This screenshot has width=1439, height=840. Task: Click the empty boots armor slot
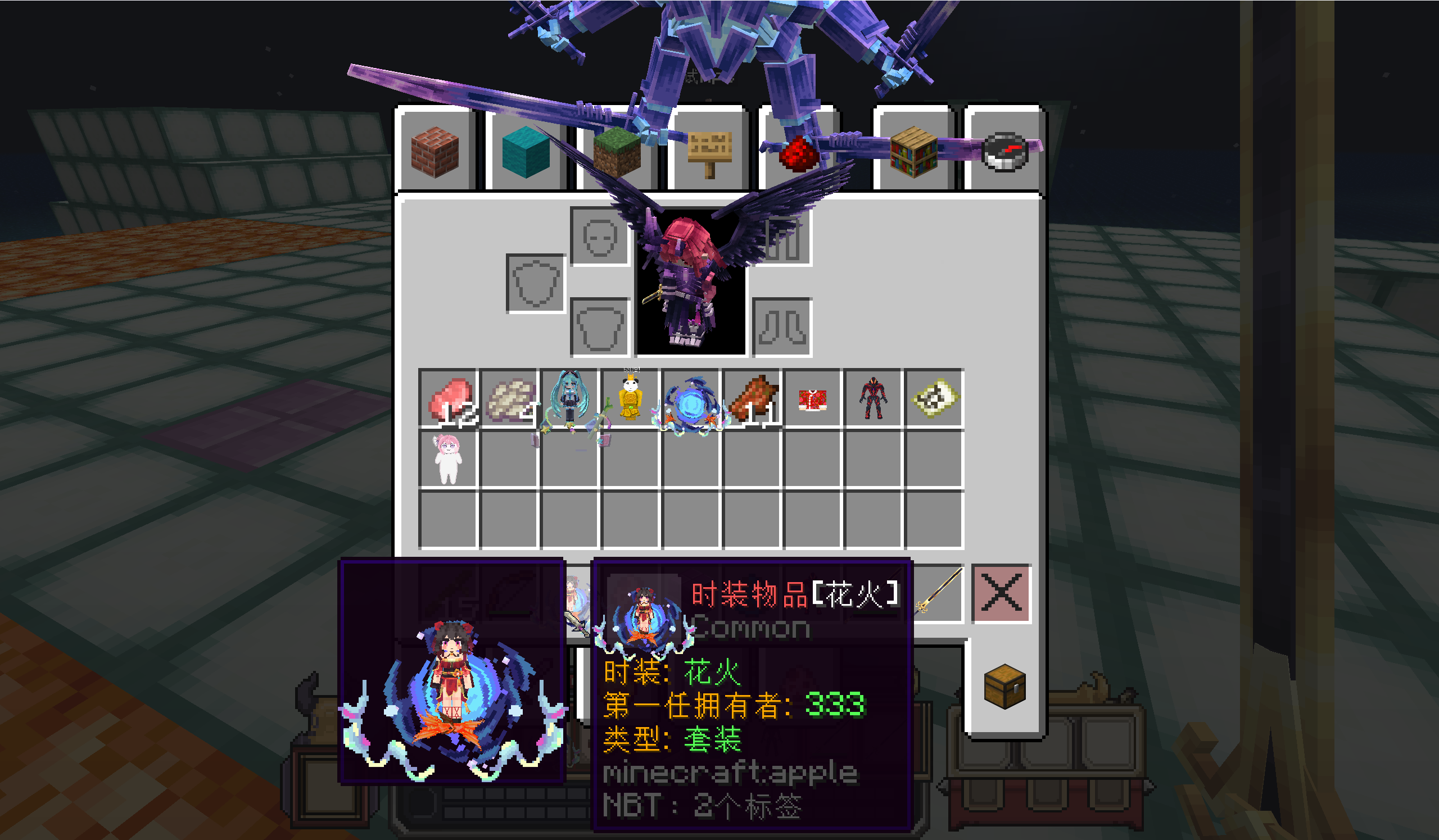(x=782, y=328)
